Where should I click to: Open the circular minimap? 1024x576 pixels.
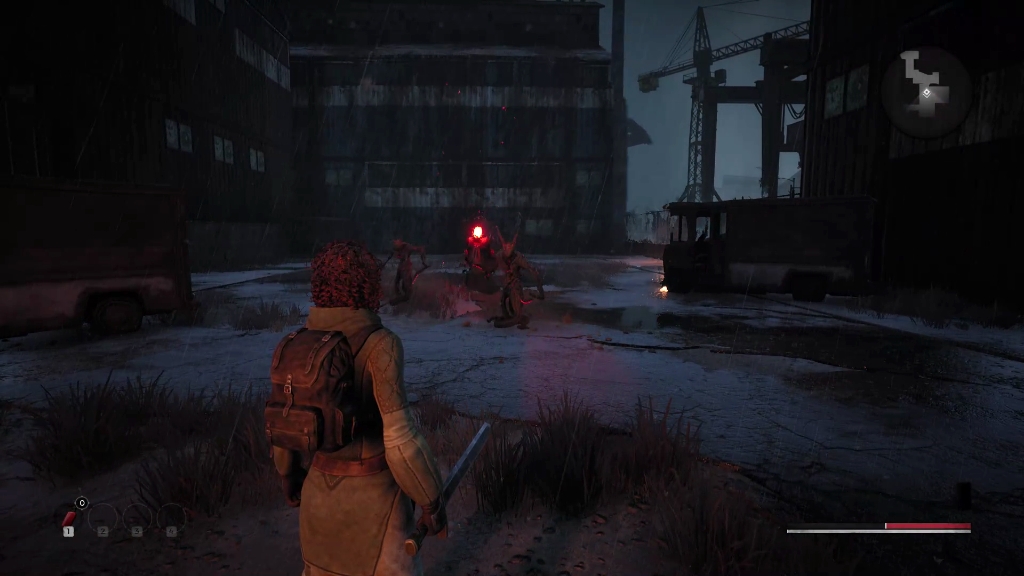click(926, 92)
